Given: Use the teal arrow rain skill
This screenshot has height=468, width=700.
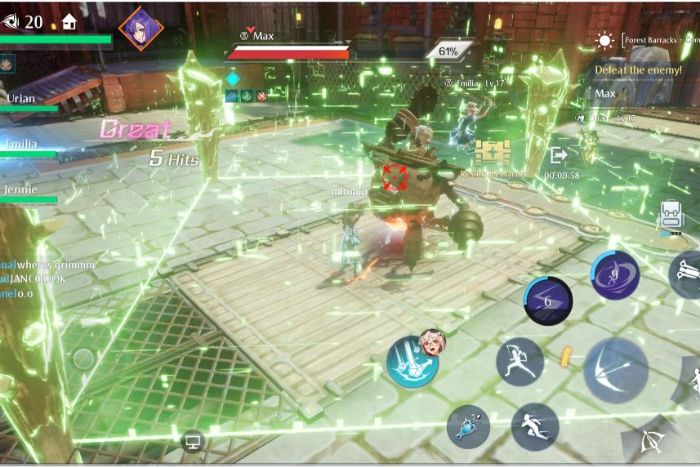Looking at the screenshot, I should pyautogui.click(x=412, y=362).
